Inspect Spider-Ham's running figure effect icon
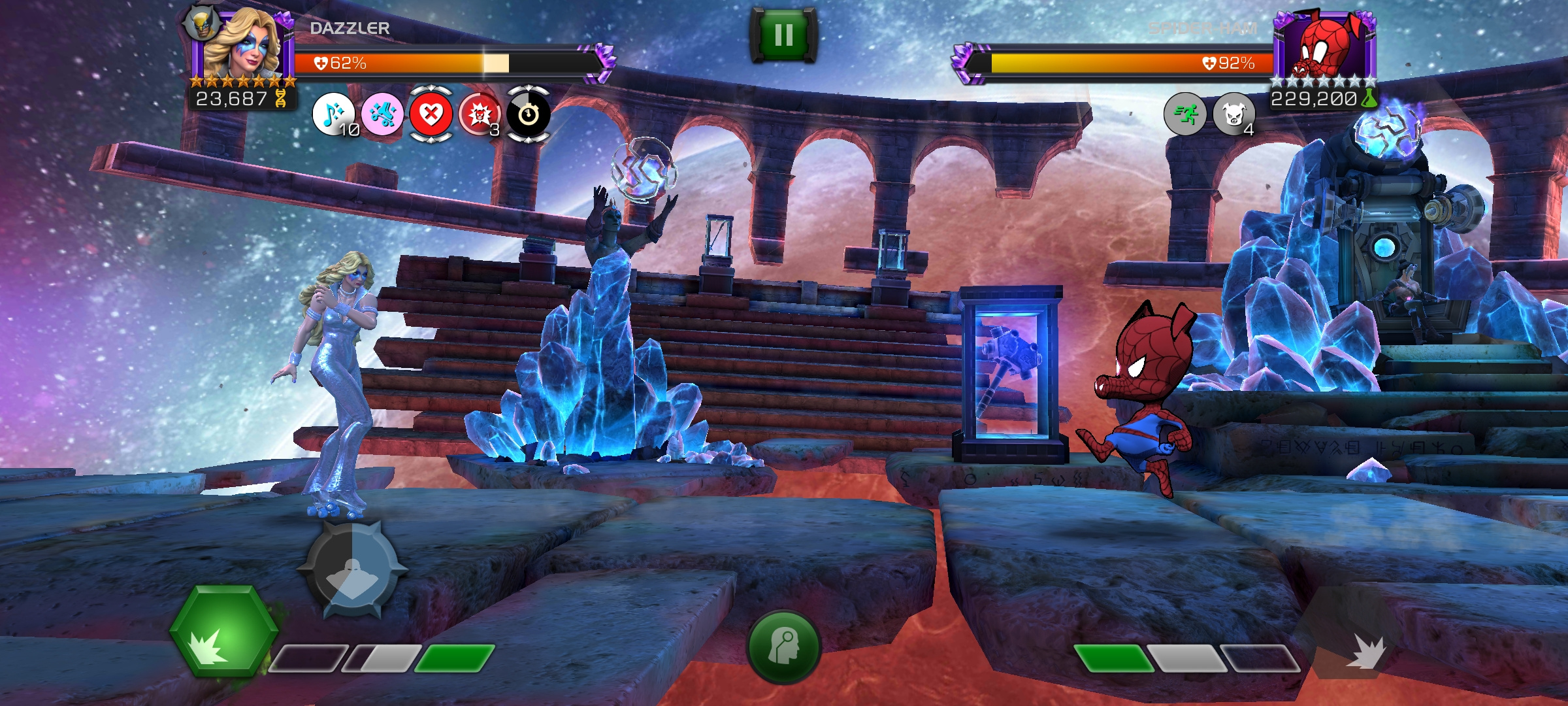Screen dimensions: 1568x706 (x=1184, y=114)
